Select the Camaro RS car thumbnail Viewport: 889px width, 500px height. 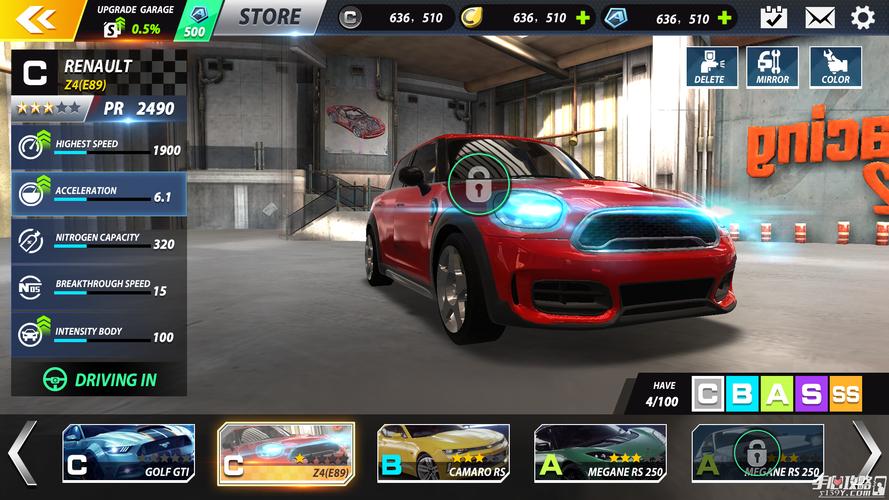pyautogui.click(x=443, y=453)
